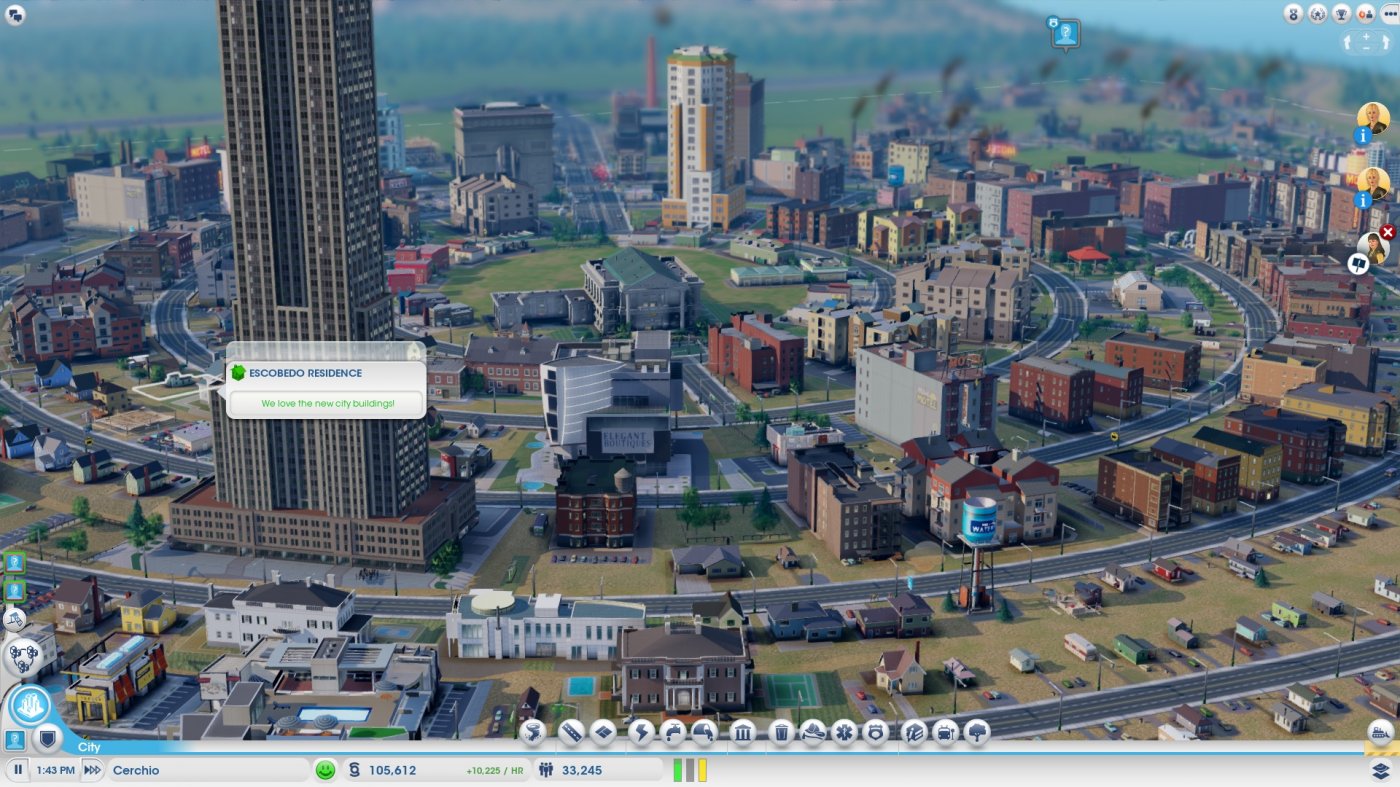Expand the budget panel via the Simoleons total

tap(395, 770)
